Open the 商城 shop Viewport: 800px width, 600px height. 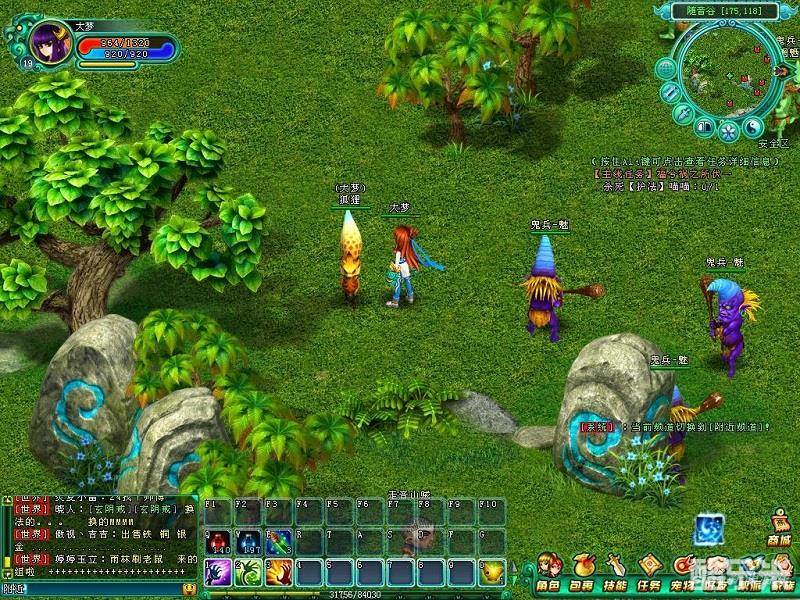point(779,527)
